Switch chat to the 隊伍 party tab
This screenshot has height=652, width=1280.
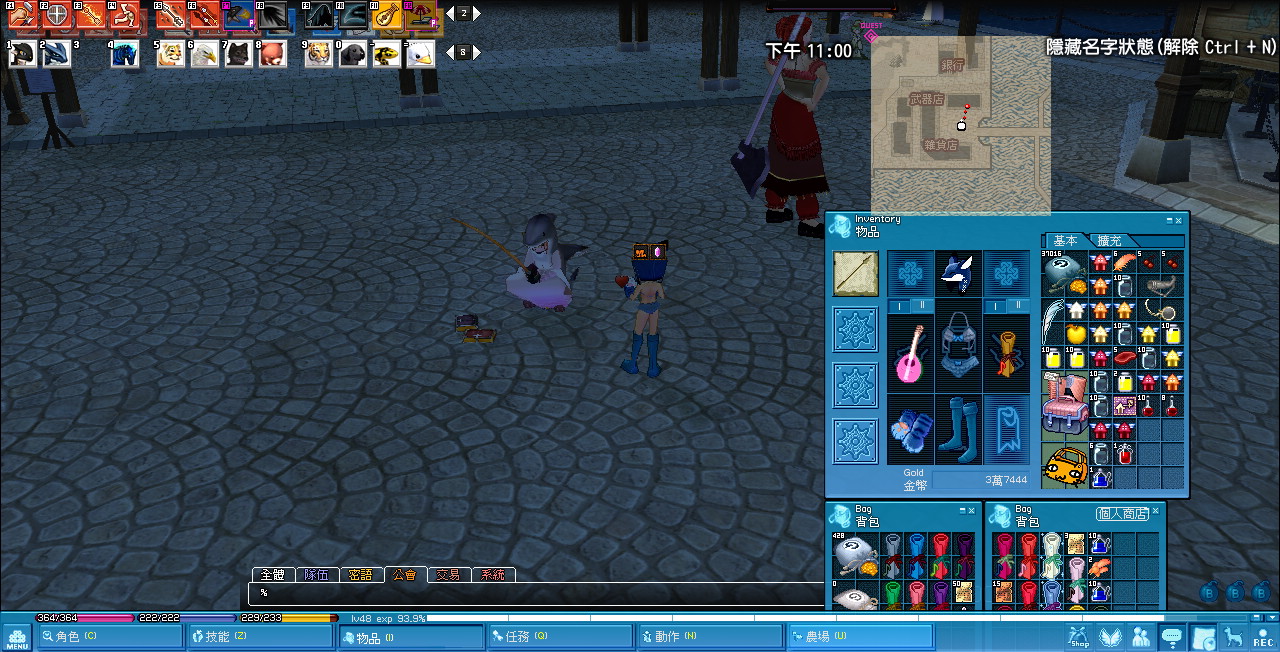[317, 575]
